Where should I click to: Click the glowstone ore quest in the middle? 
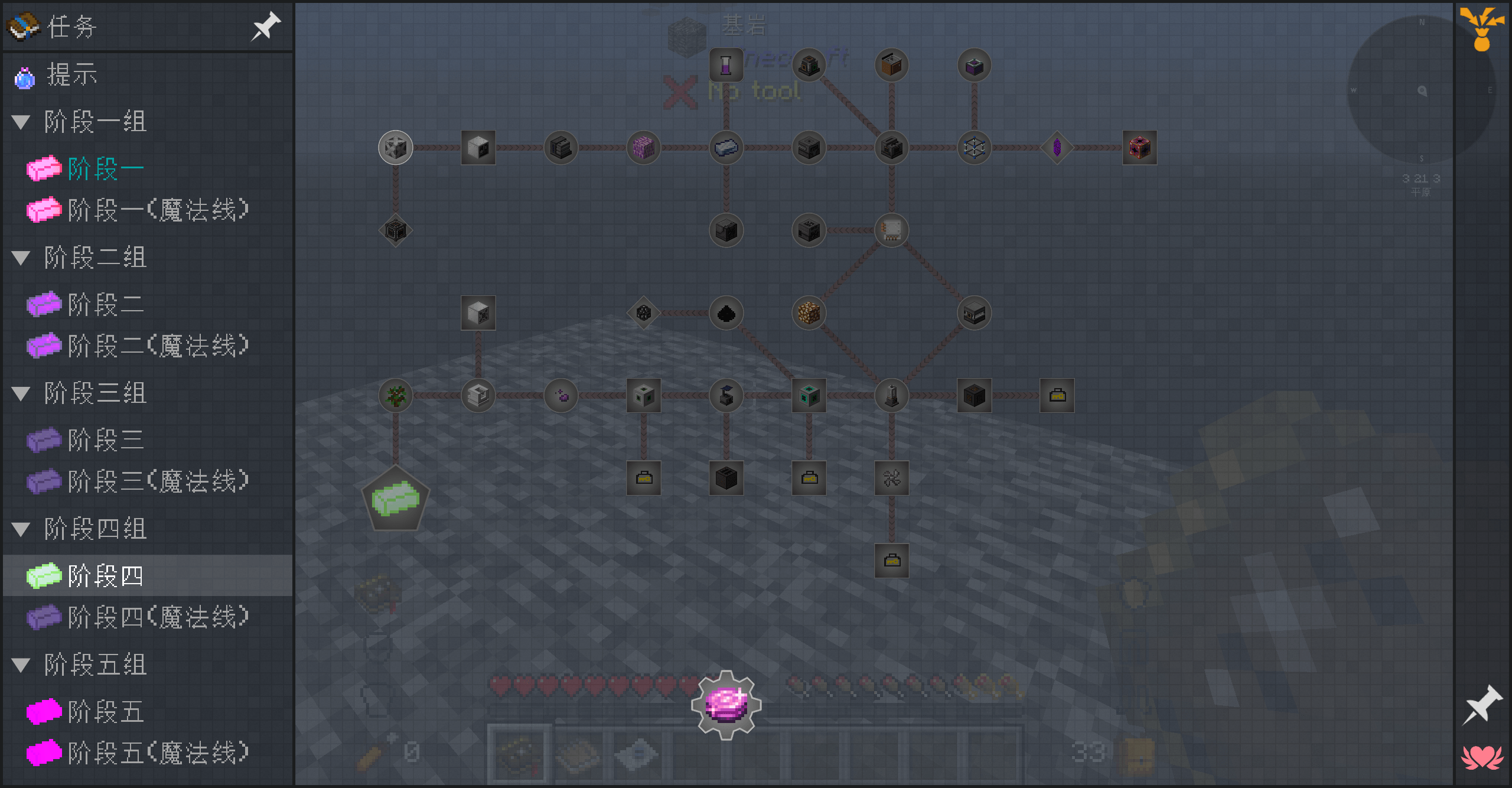[808, 313]
